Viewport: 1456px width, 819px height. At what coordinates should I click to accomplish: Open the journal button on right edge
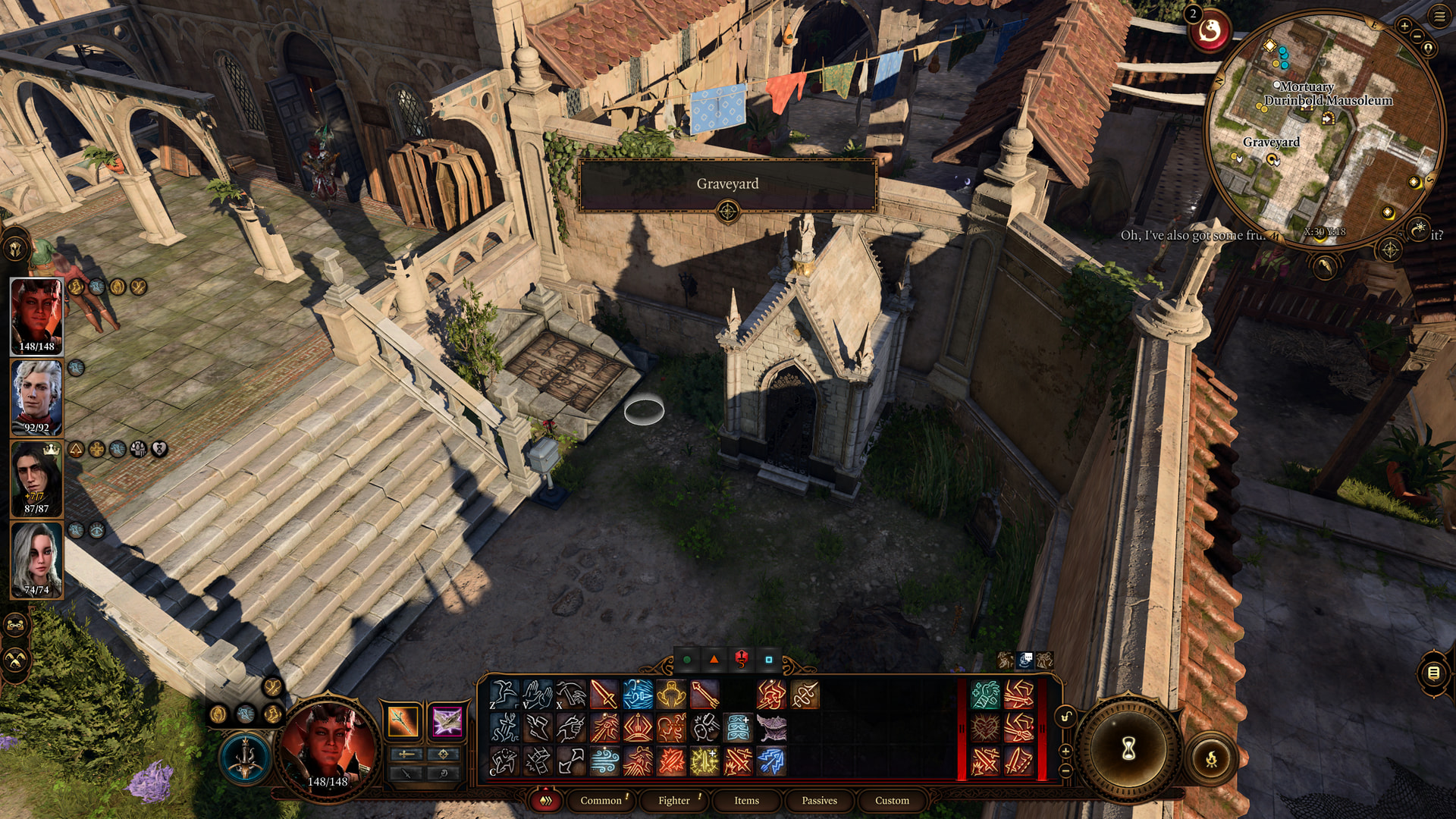(x=1433, y=673)
